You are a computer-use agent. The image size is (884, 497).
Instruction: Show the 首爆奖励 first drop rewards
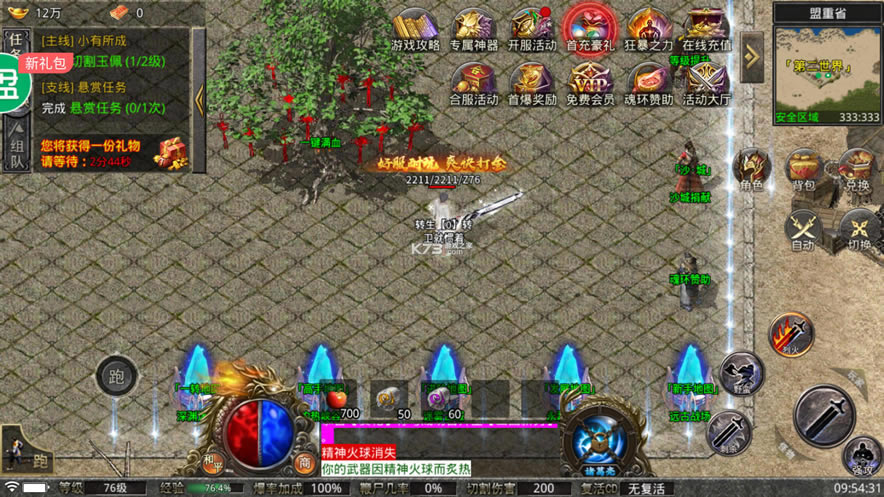click(x=531, y=82)
